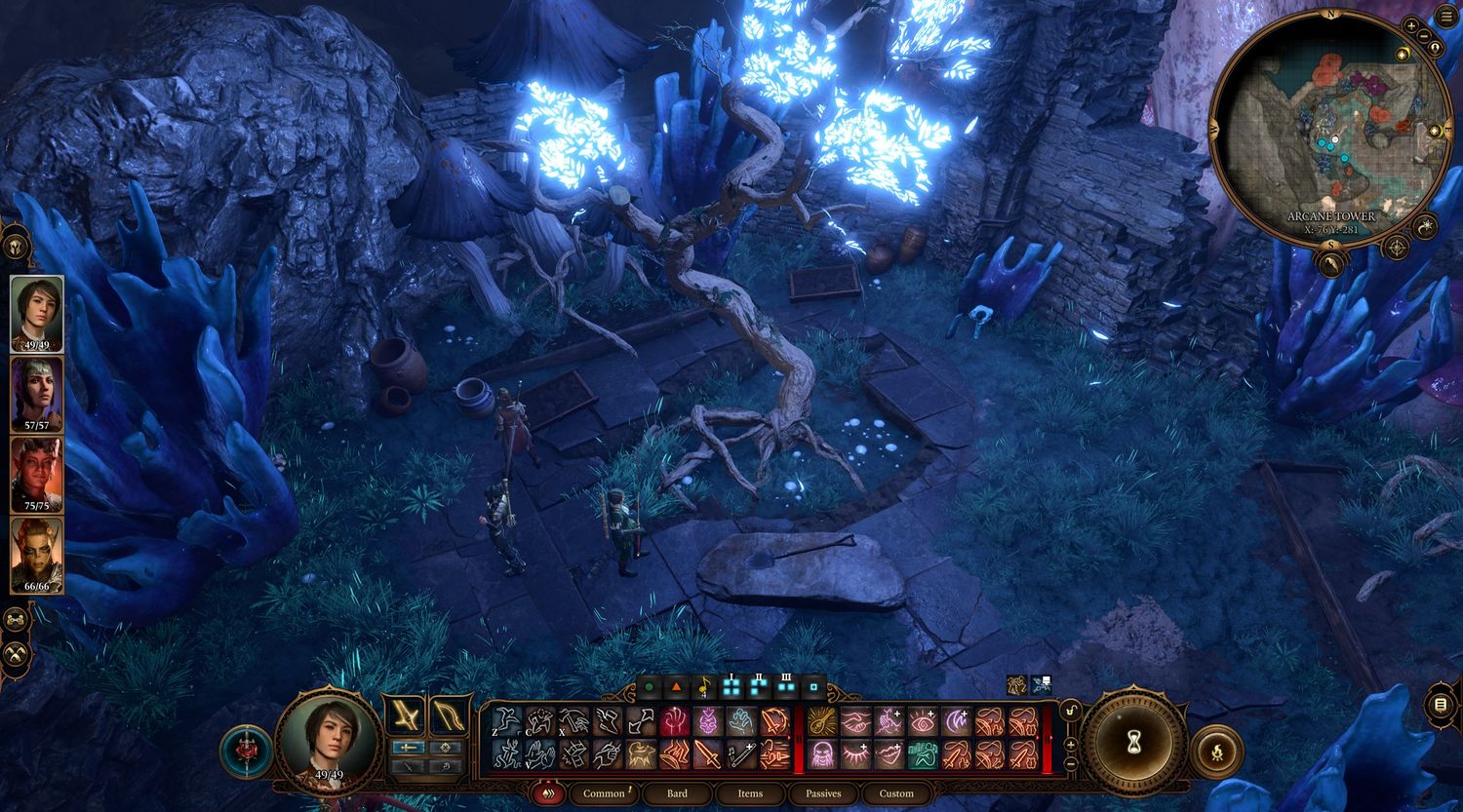The image size is (1463, 812).
Task: Open the Bard hotbar tab
Action: tap(677, 793)
